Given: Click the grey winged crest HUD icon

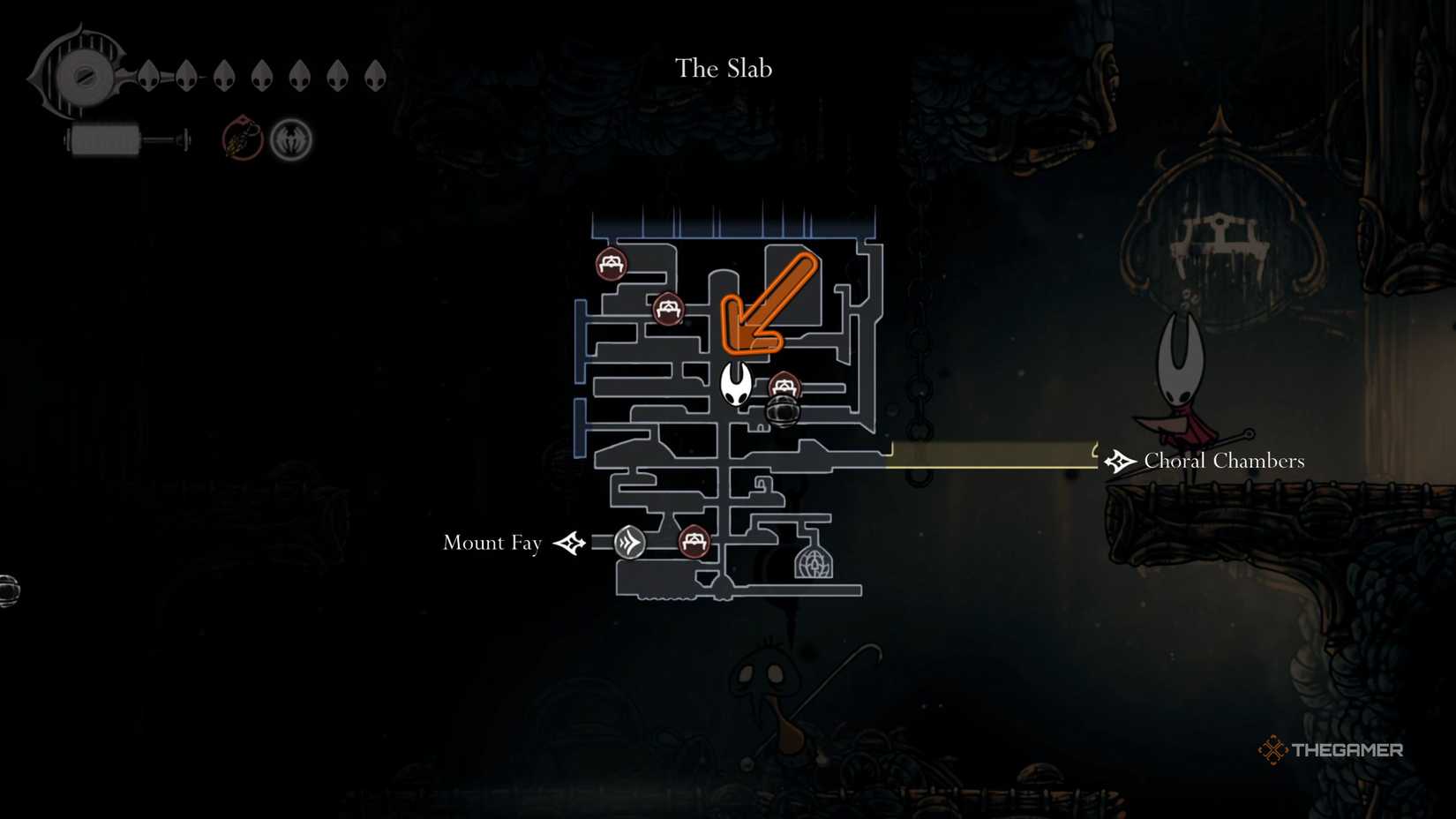Looking at the screenshot, I should click(x=291, y=139).
